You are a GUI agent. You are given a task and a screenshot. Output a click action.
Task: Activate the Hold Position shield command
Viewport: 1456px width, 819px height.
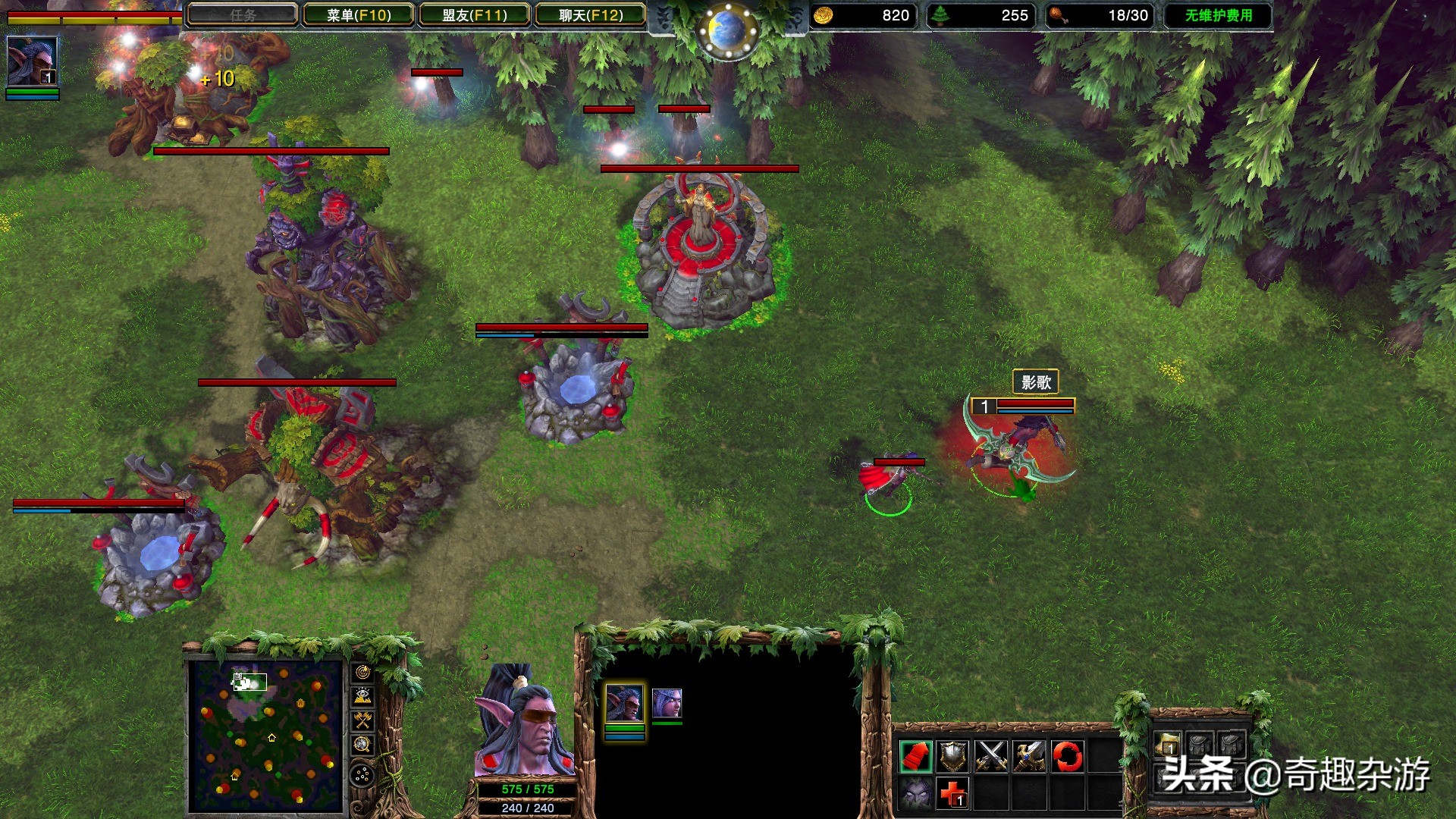click(x=953, y=756)
